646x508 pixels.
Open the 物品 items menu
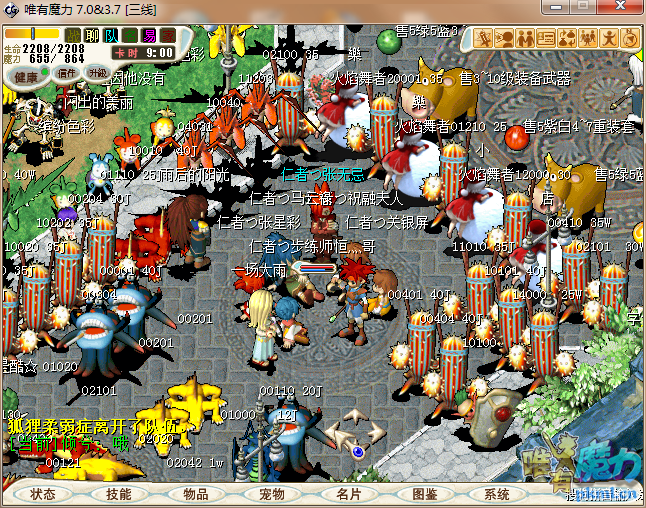click(x=196, y=494)
